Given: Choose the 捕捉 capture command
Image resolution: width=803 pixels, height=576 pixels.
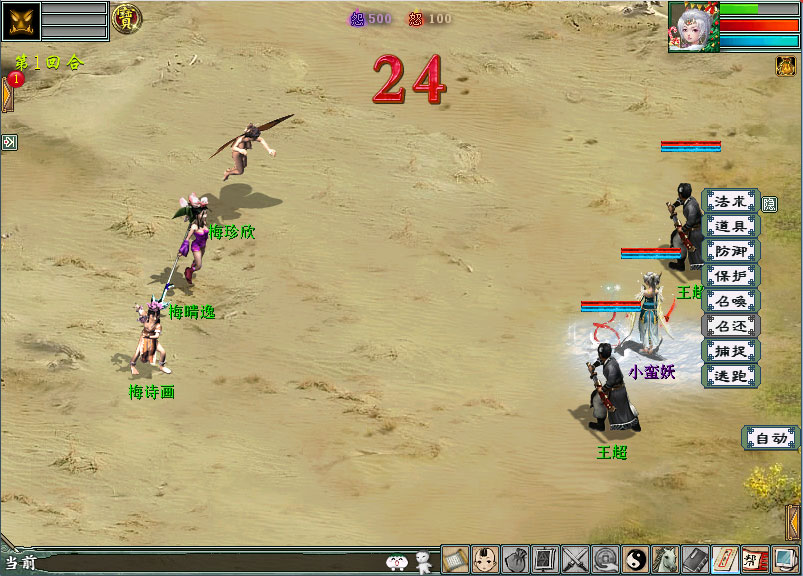Looking at the screenshot, I should click(x=731, y=351).
